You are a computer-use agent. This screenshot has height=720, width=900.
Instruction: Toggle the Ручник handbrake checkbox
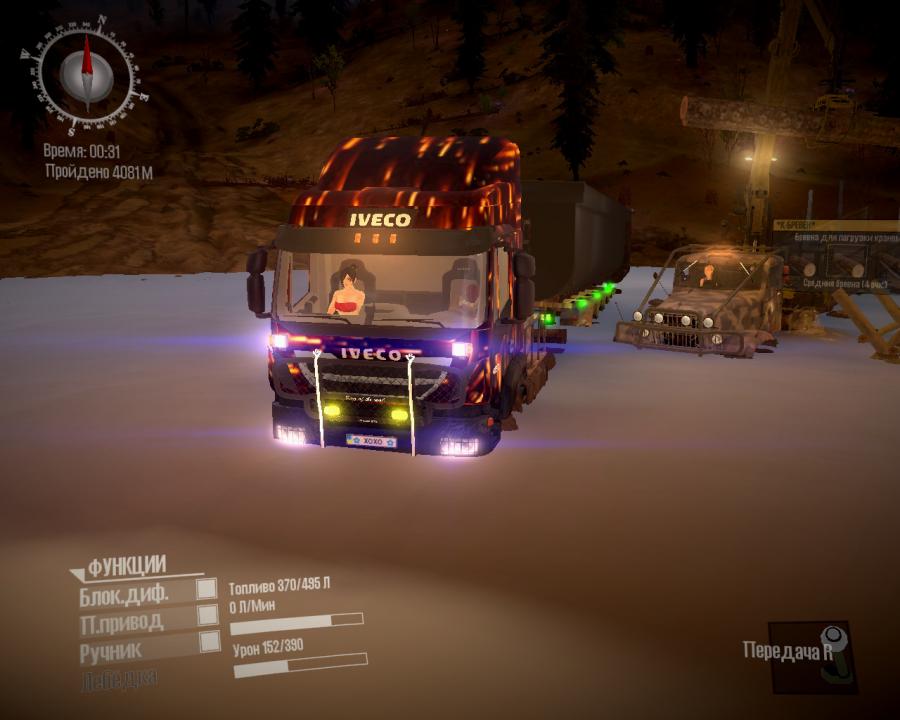(x=210, y=641)
